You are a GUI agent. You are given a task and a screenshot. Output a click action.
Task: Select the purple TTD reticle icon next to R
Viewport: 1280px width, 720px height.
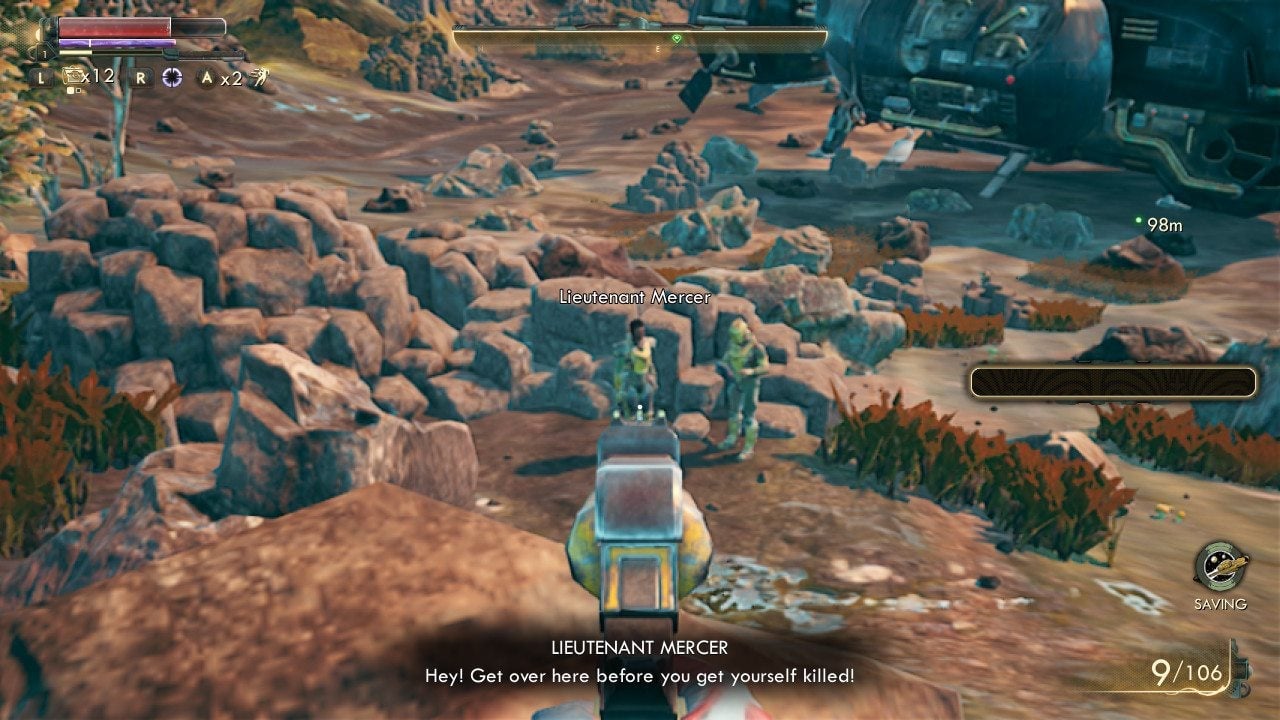click(172, 77)
